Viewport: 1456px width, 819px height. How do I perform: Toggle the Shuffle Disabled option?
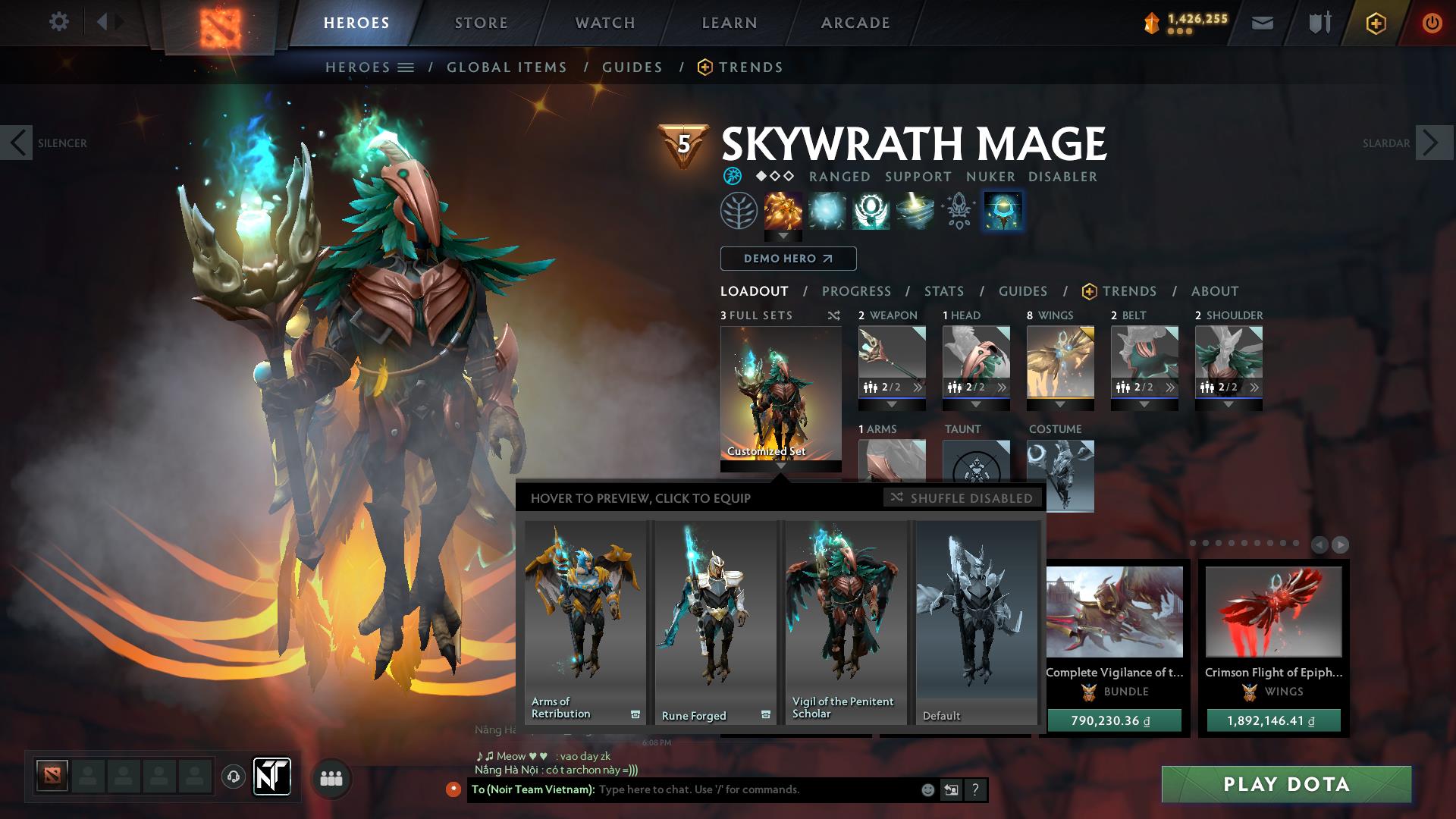coord(961,498)
